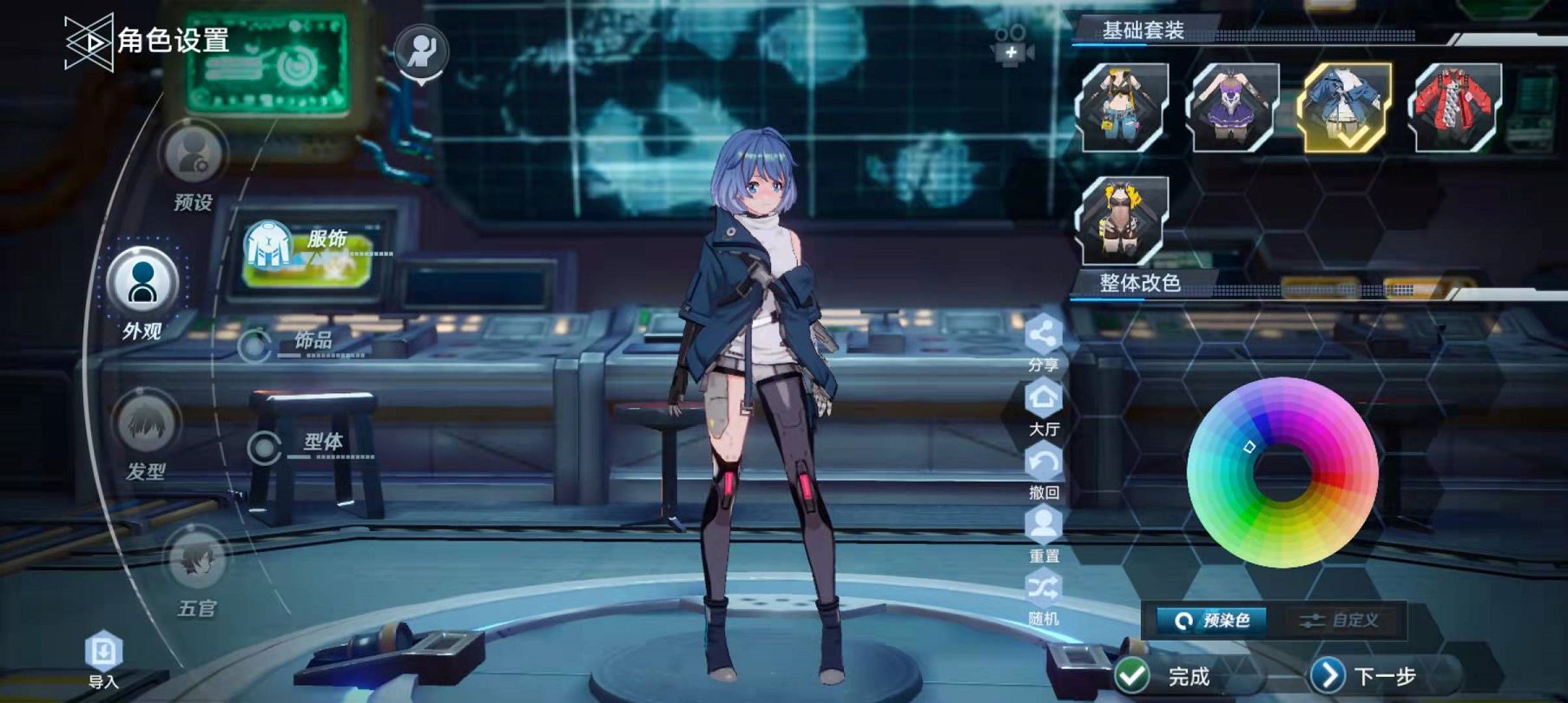The width and height of the screenshot is (1568, 703).
Task: Choose the purple dress outfit thumbnail
Action: (1234, 108)
